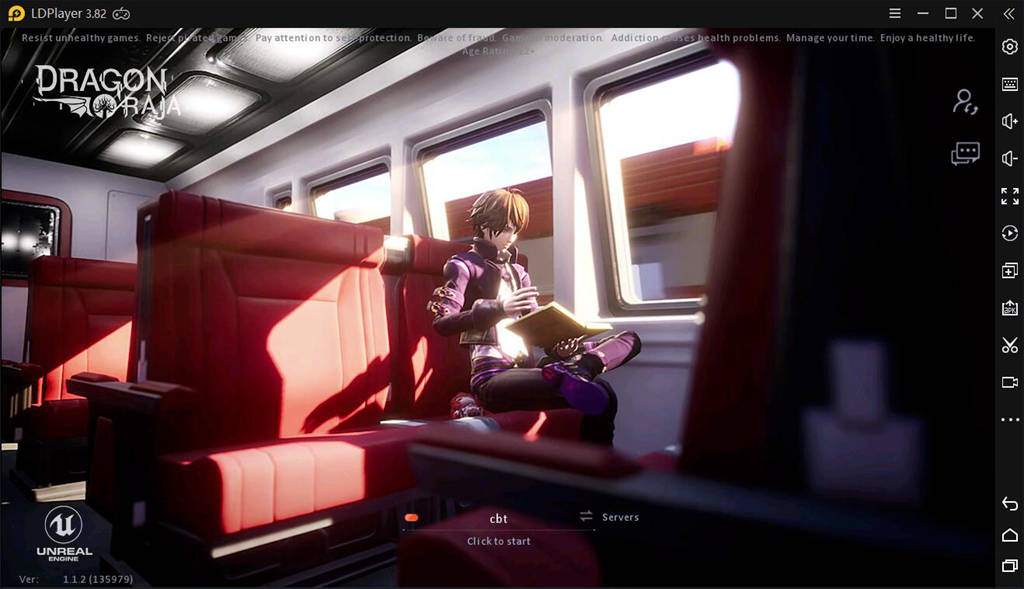Open the chat support icon

click(x=965, y=154)
